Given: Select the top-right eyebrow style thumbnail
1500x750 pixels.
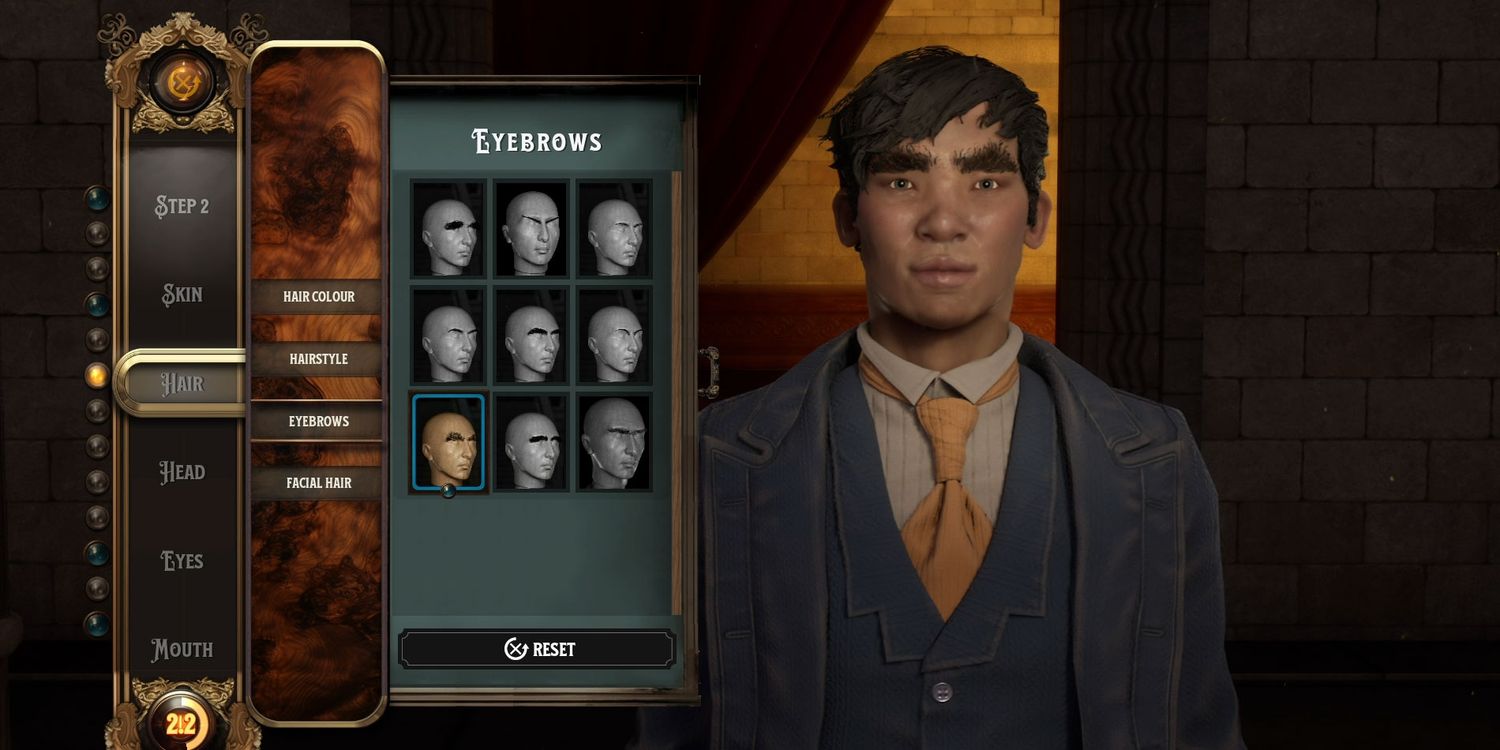Looking at the screenshot, I should tap(614, 229).
